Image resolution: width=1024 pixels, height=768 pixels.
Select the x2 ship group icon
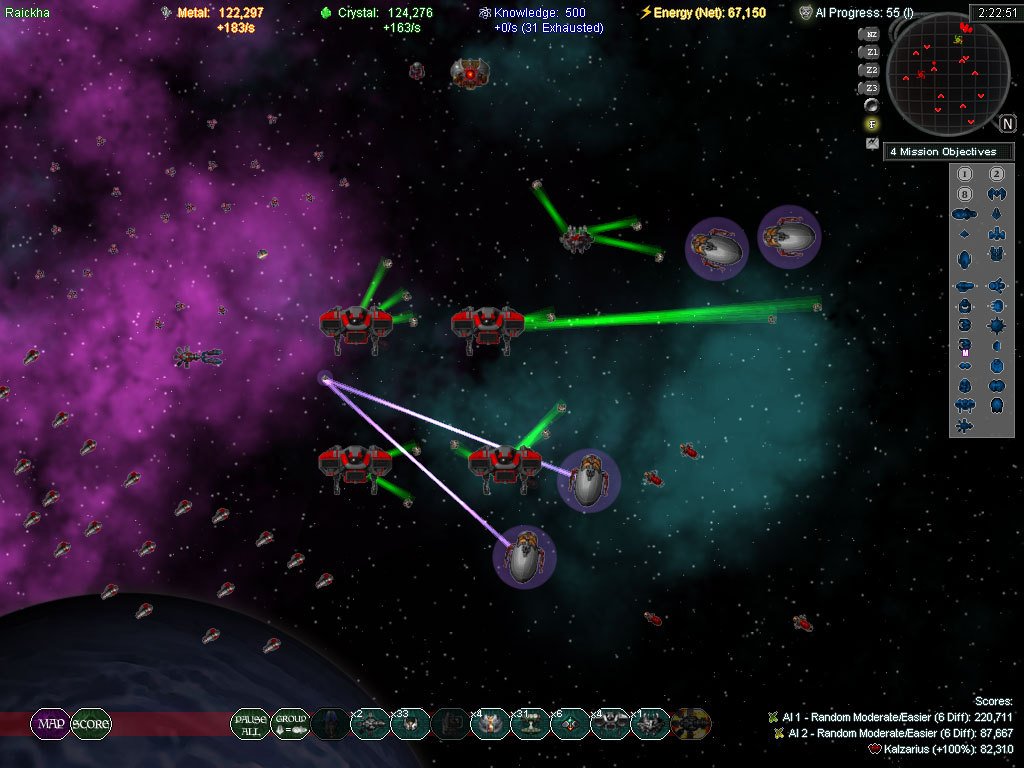370,723
